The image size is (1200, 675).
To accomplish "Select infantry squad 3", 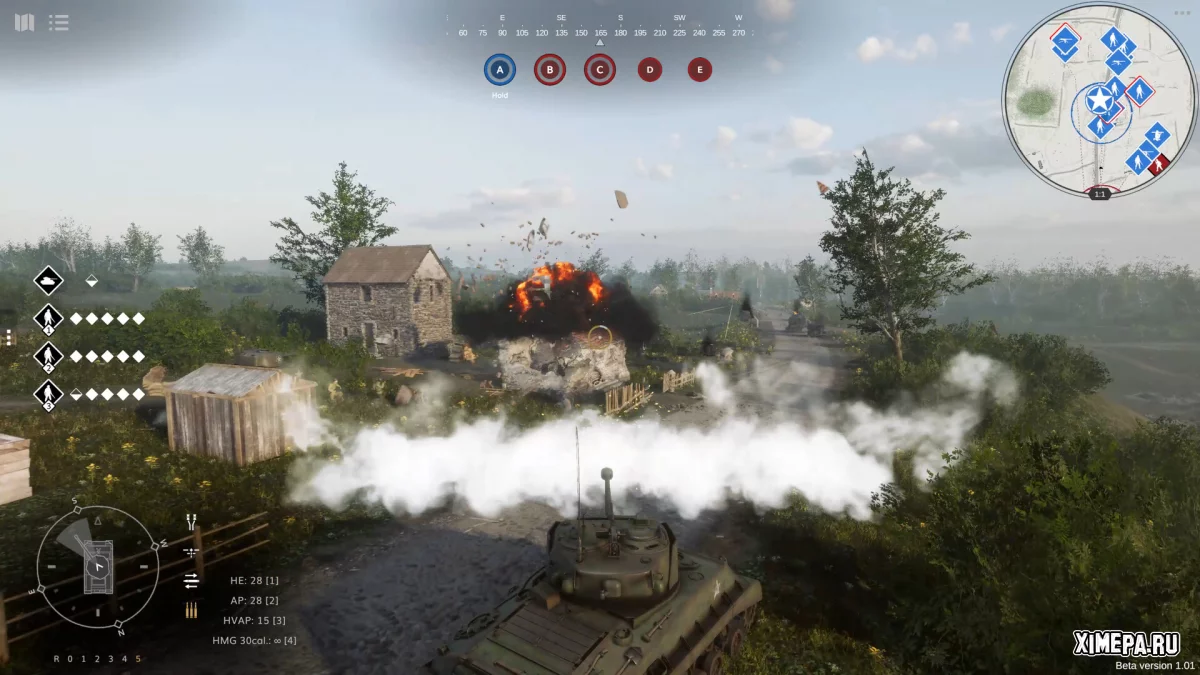I will [x=48, y=394].
